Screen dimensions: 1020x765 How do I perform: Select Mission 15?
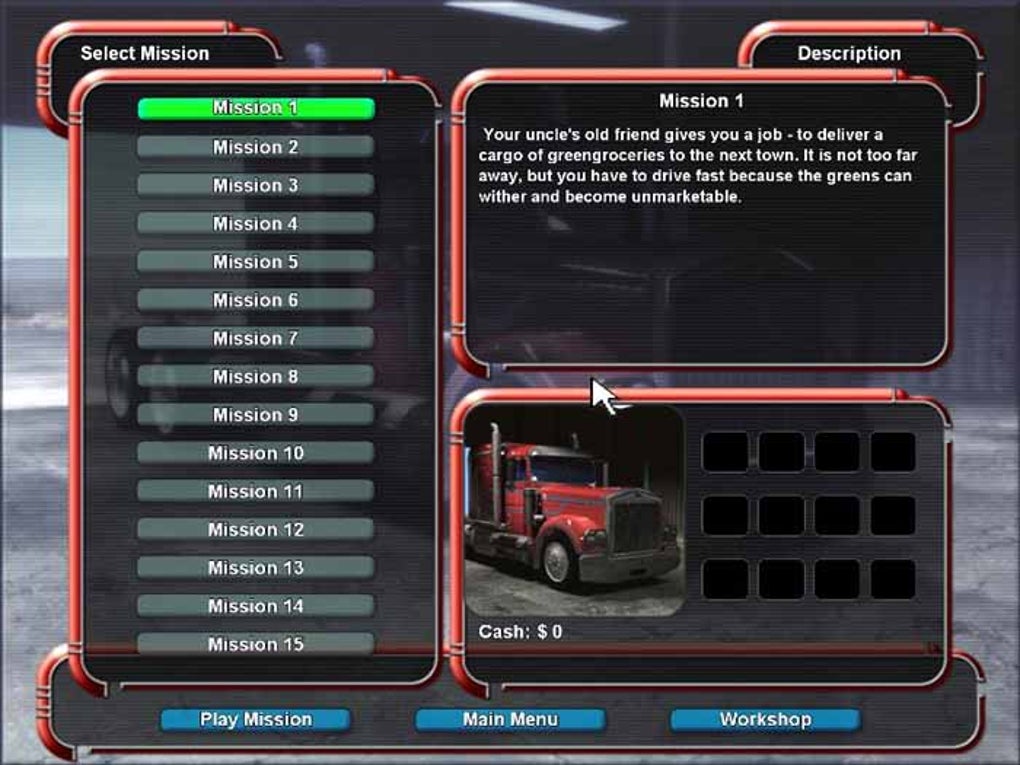click(255, 644)
